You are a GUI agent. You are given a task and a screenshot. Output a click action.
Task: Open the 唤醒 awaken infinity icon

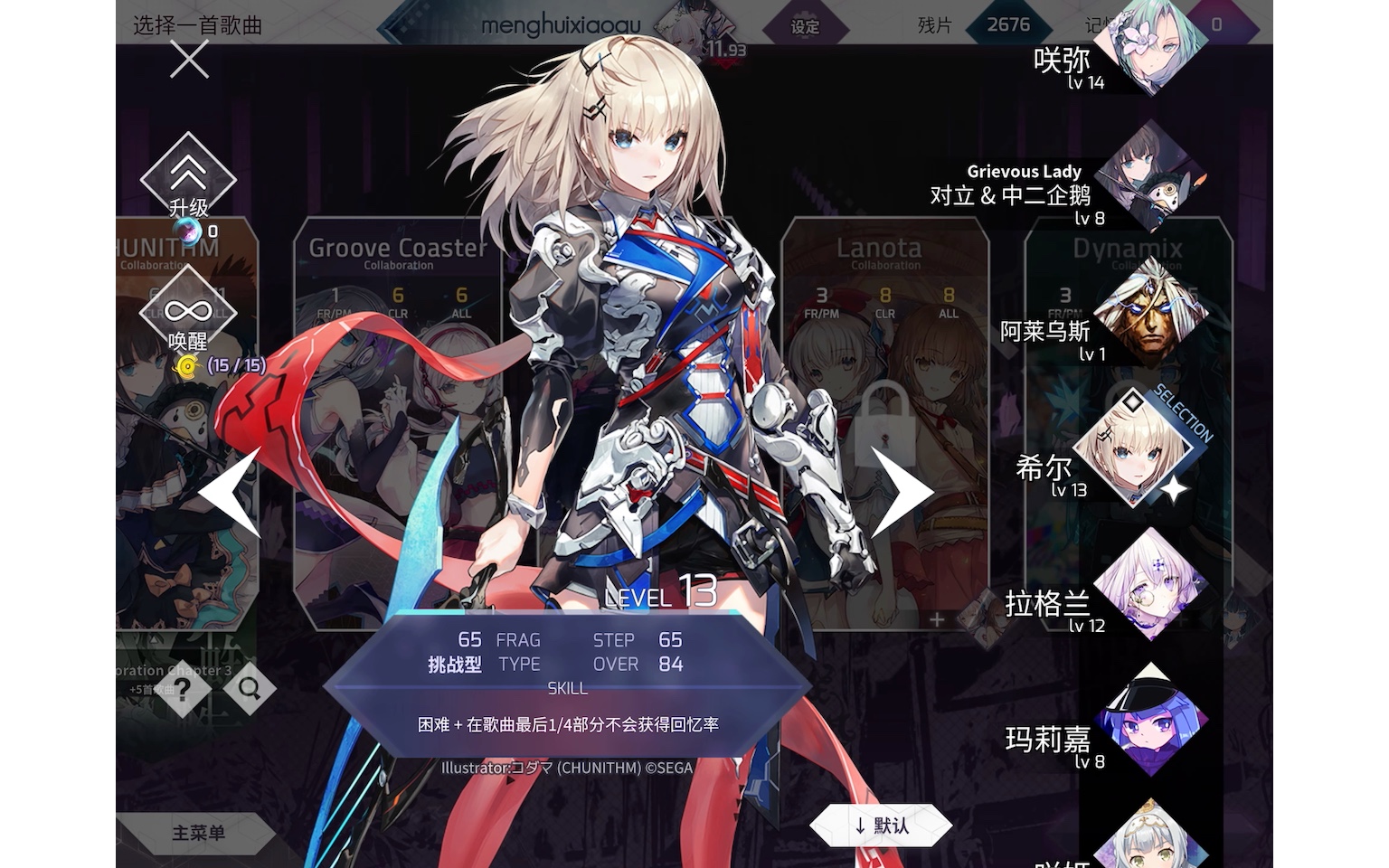coord(188,307)
